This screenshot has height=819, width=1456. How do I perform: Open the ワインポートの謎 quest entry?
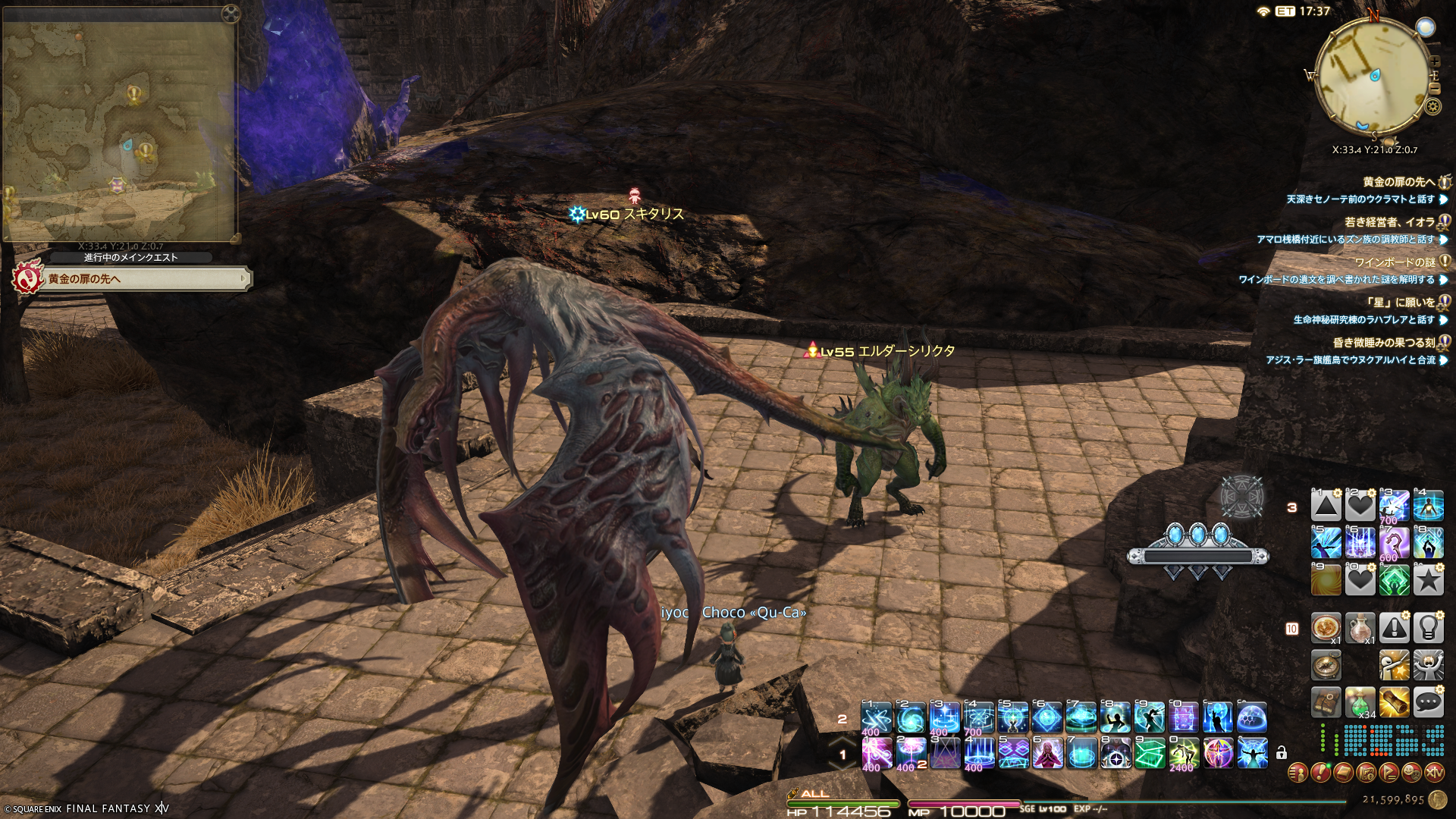(1394, 262)
